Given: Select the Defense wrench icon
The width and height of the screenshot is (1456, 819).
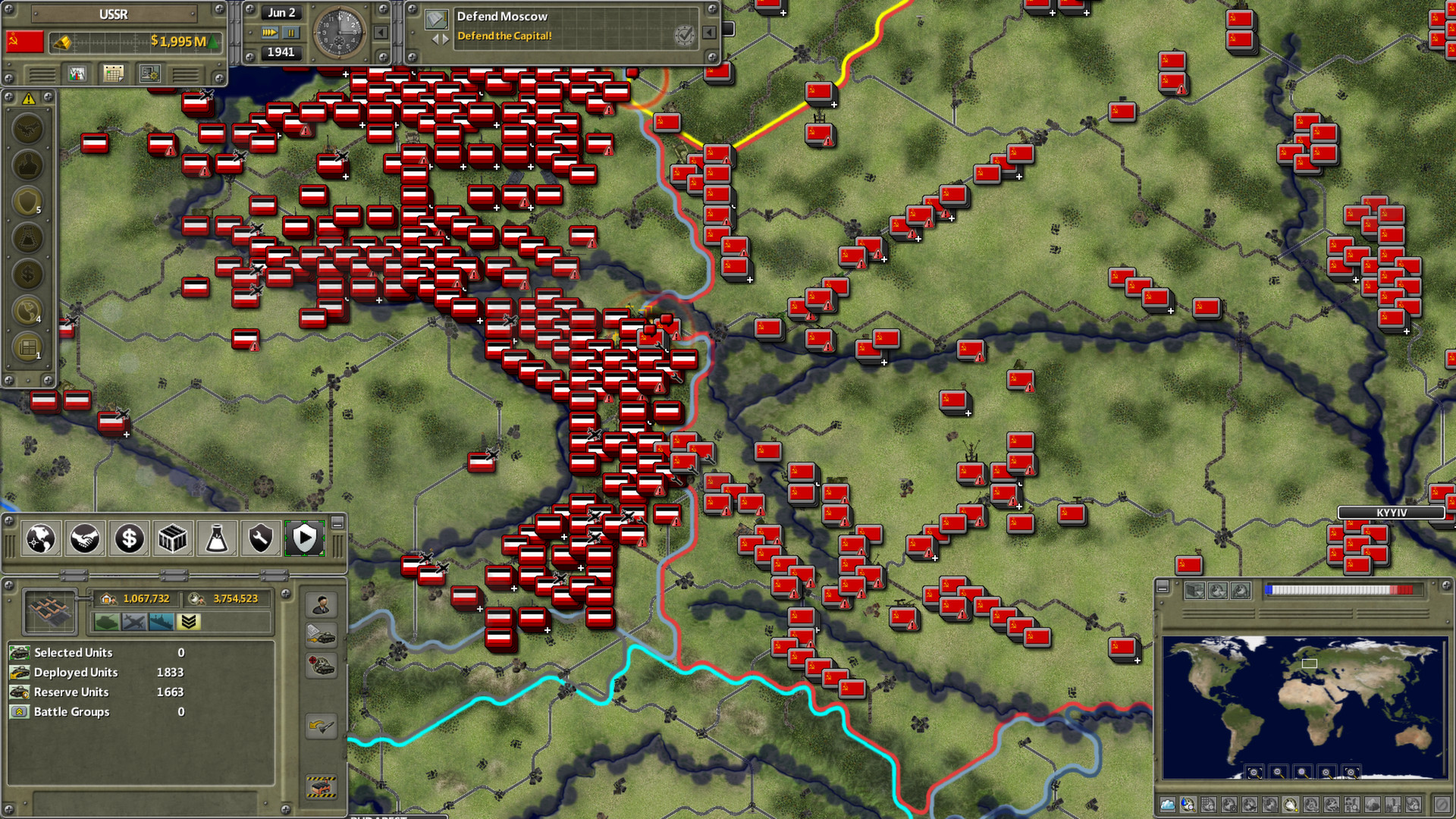Looking at the screenshot, I should 260,538.
